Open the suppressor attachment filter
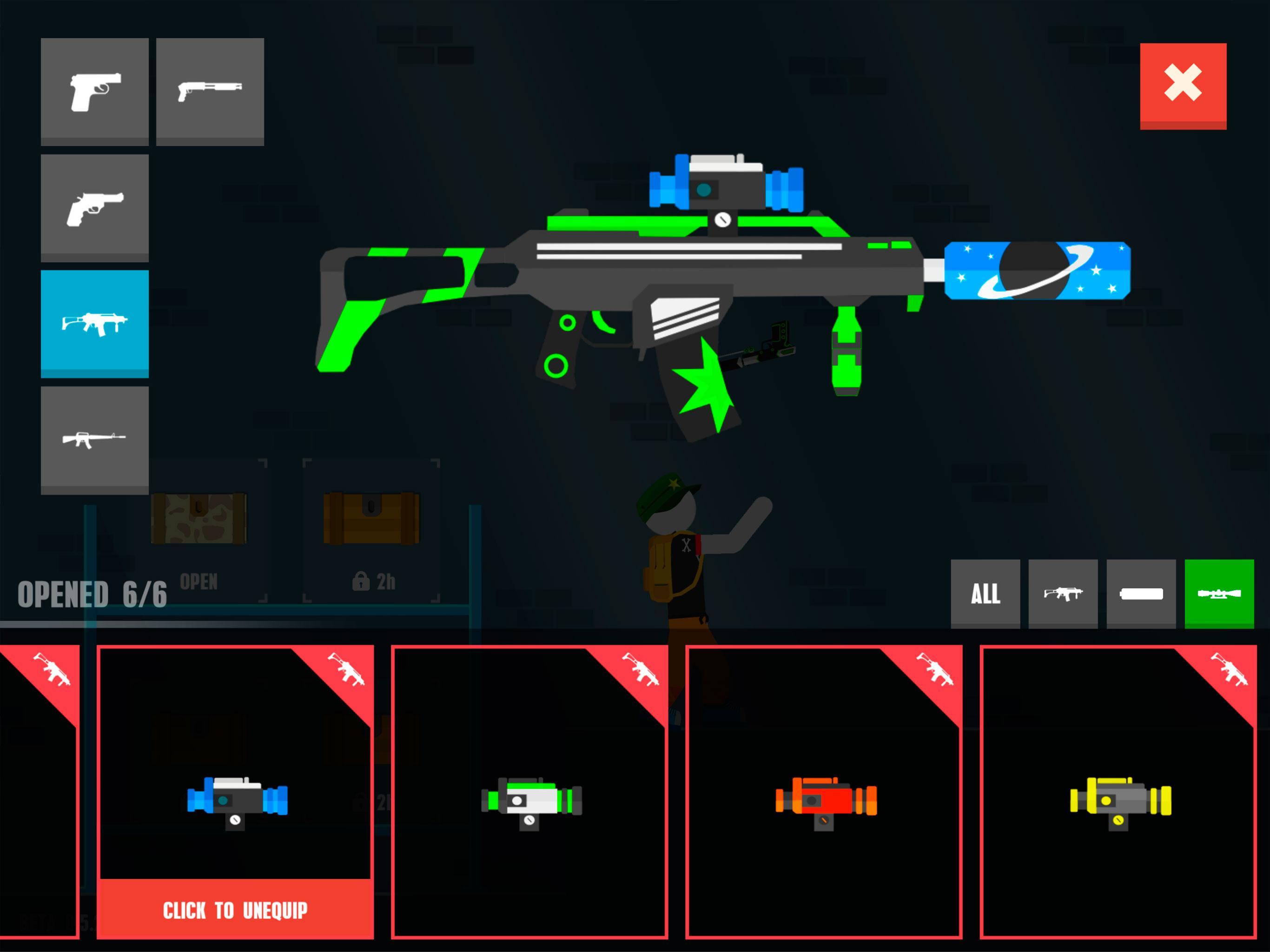 [x=1140, y=594]
